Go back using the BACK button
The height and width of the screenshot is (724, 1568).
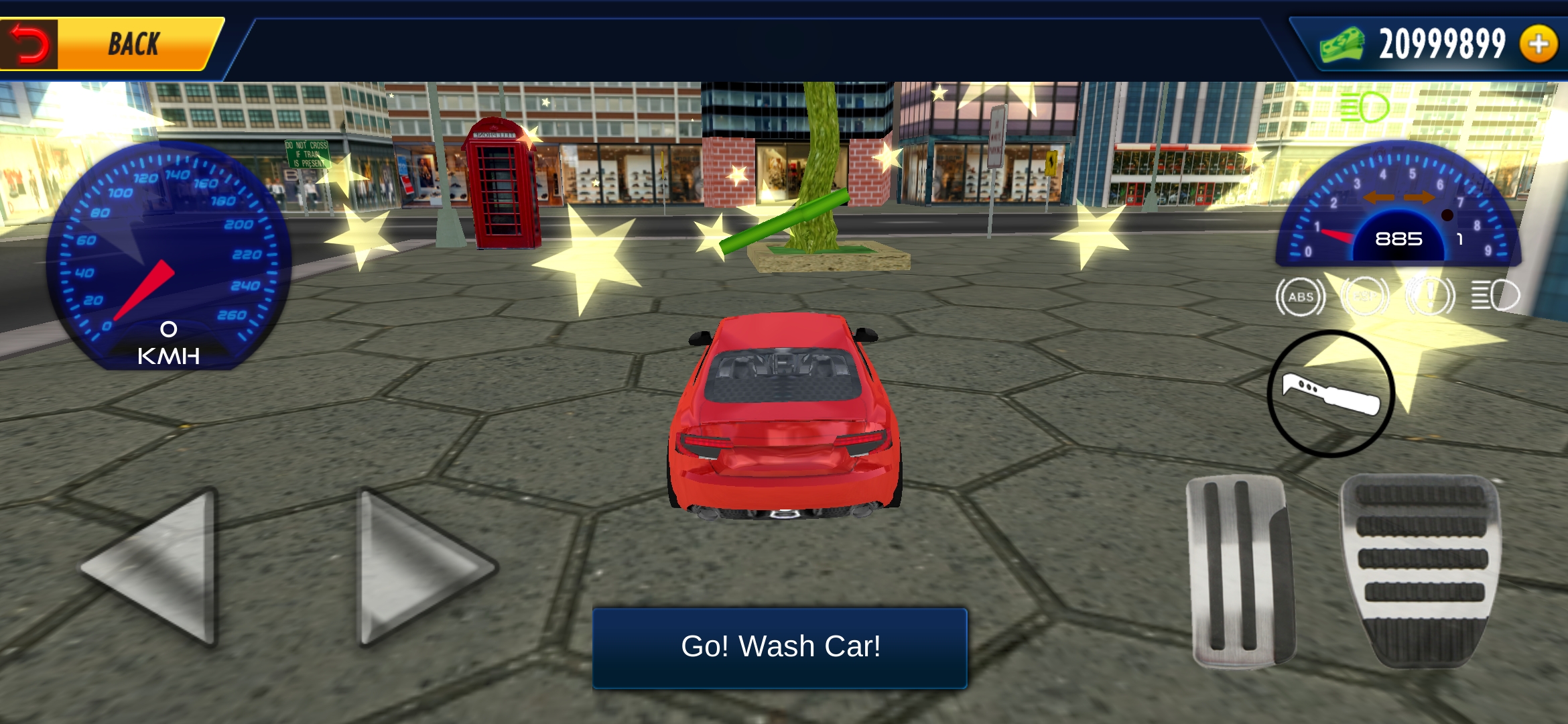pos(111,44)
